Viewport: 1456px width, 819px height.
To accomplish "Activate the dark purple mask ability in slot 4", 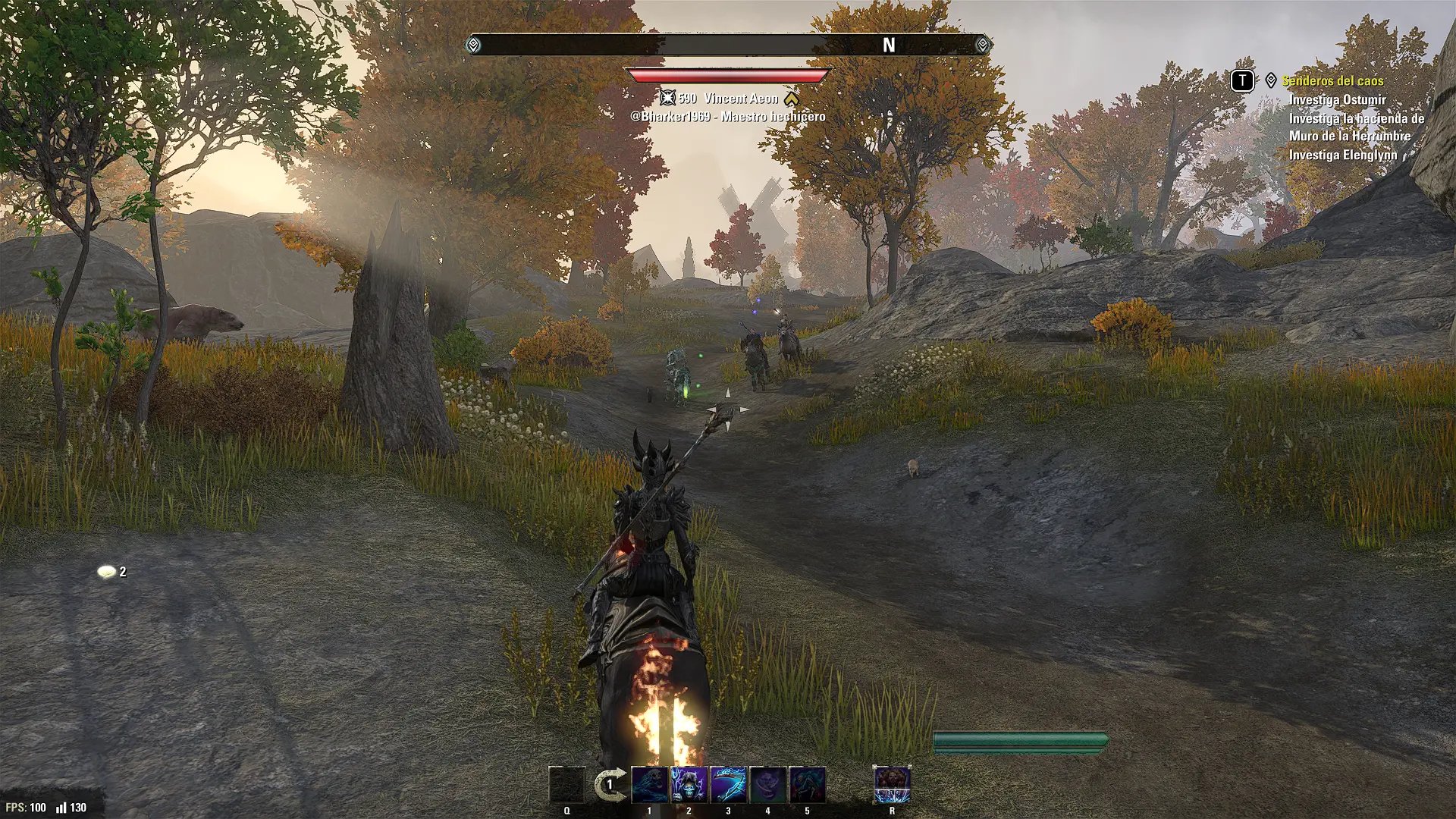I will (x=767, y=784).
